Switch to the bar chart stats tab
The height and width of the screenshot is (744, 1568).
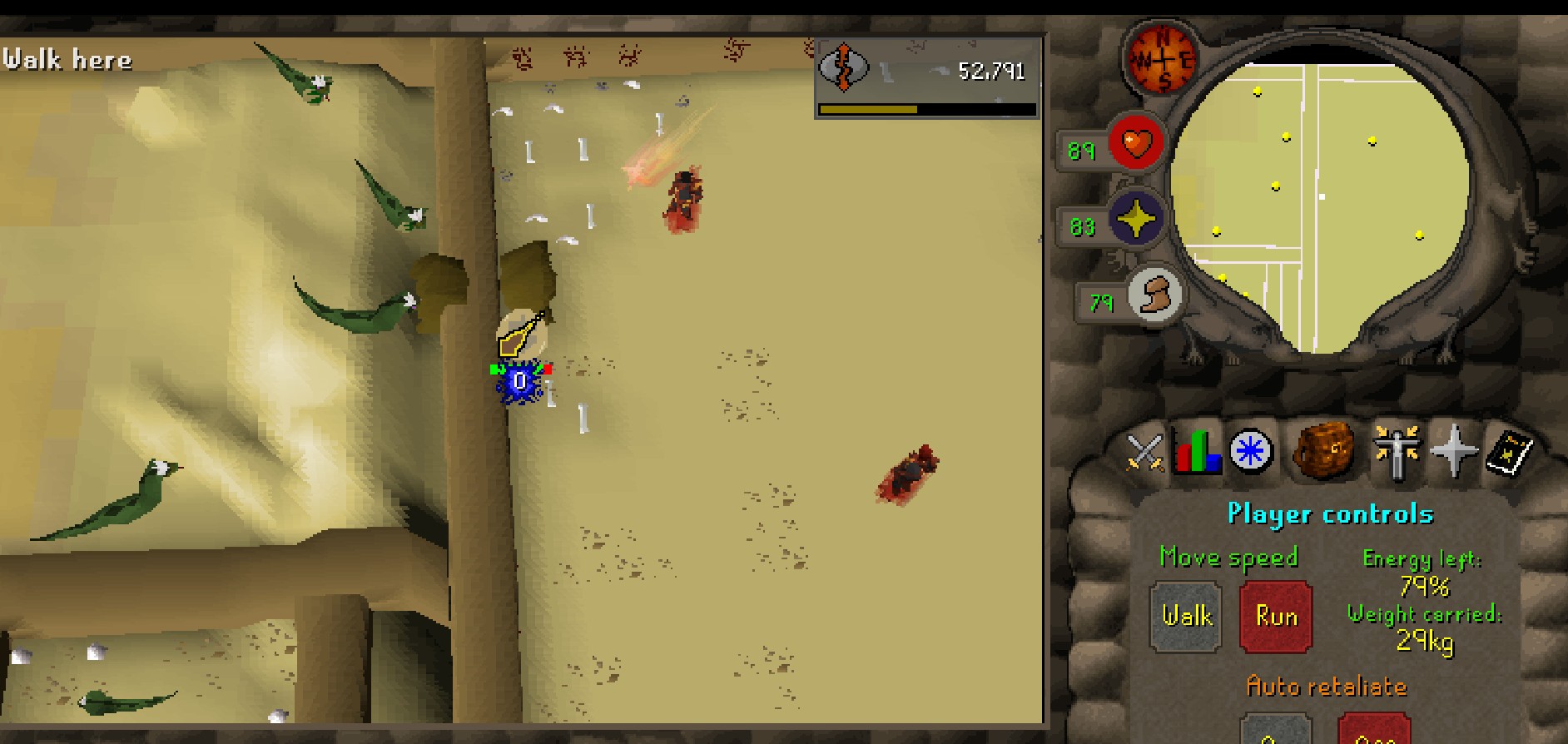tap(1196, 453)
